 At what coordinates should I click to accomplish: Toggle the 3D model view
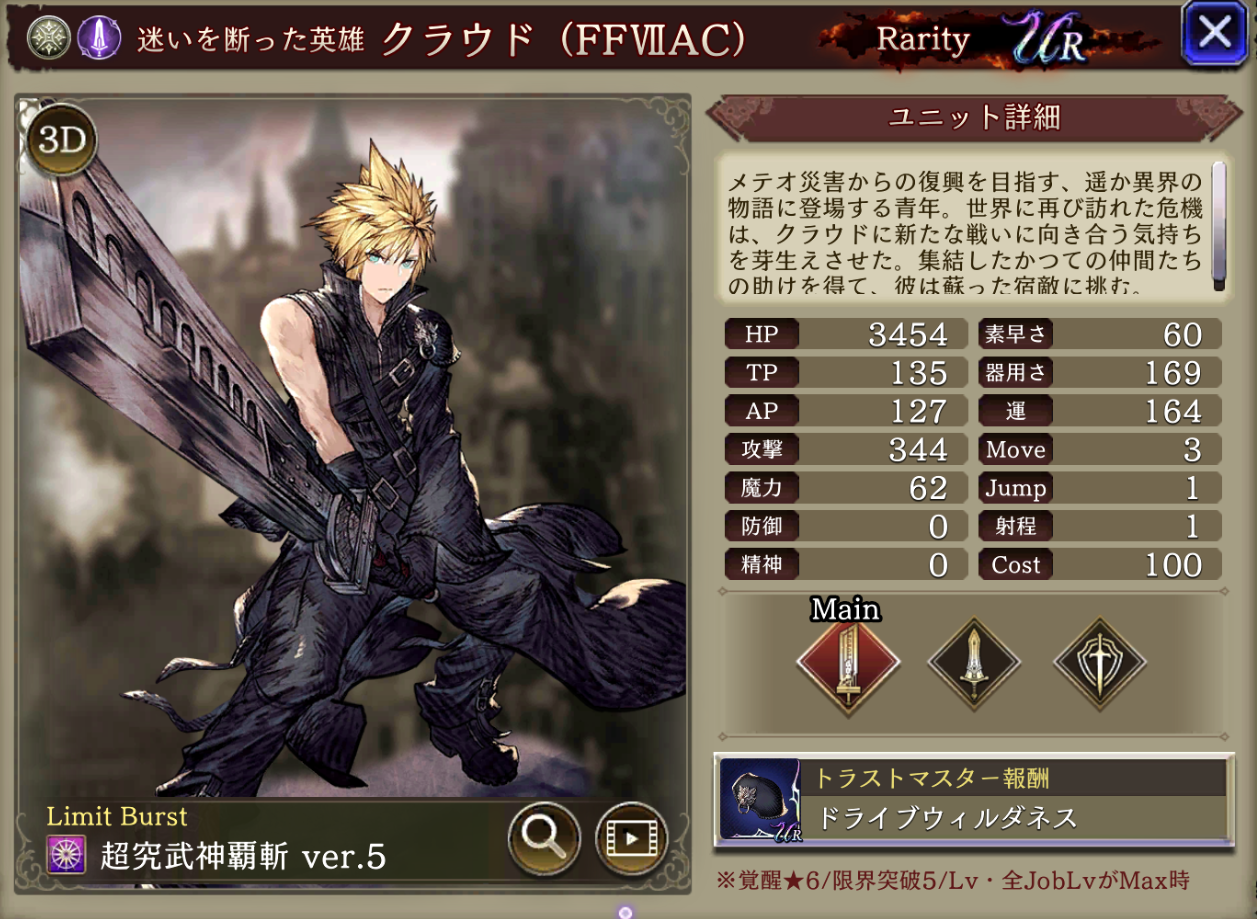pyautogui.click(x=63, y=141)
